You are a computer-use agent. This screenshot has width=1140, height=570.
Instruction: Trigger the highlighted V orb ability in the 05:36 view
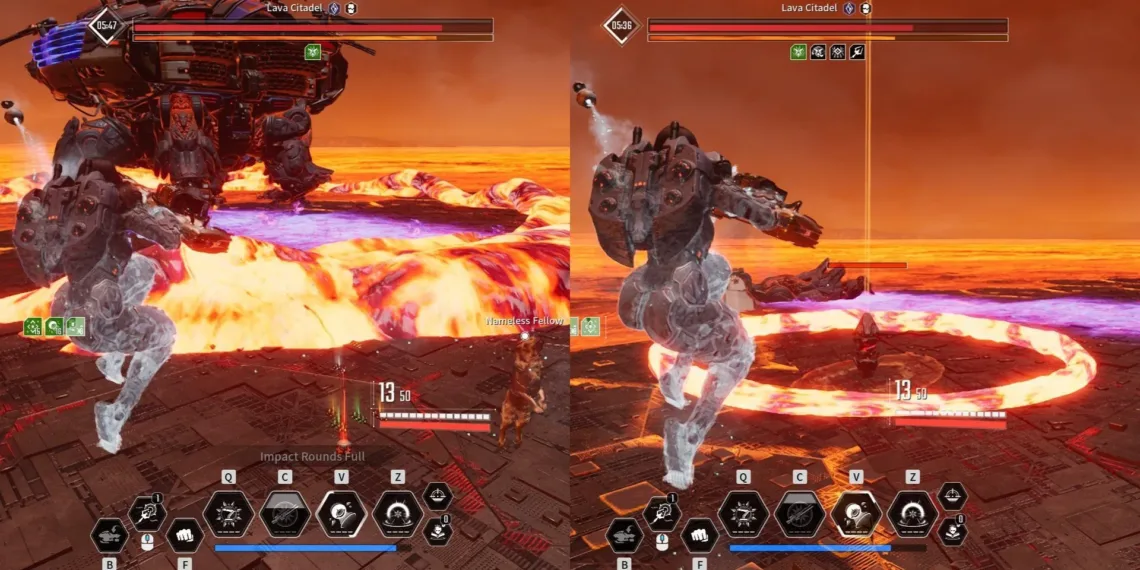coord(856,514)
